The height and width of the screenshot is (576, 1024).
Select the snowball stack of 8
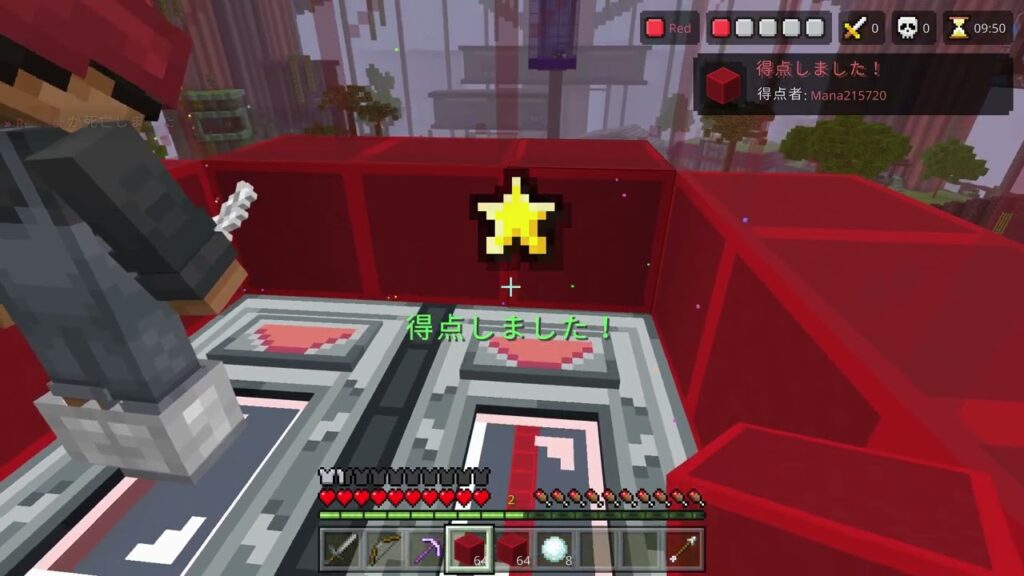point(555,549)
